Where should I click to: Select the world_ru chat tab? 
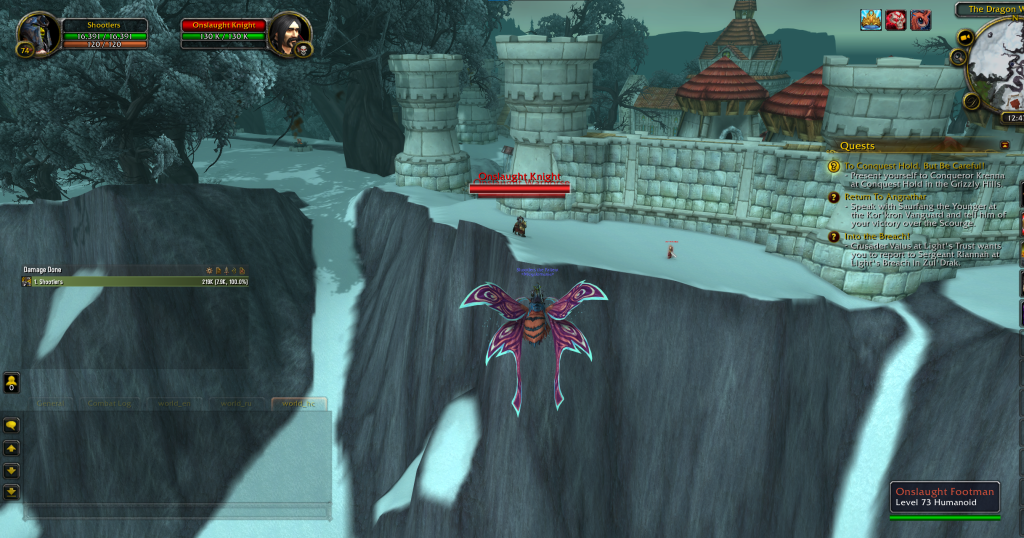(x=238, y=404)
